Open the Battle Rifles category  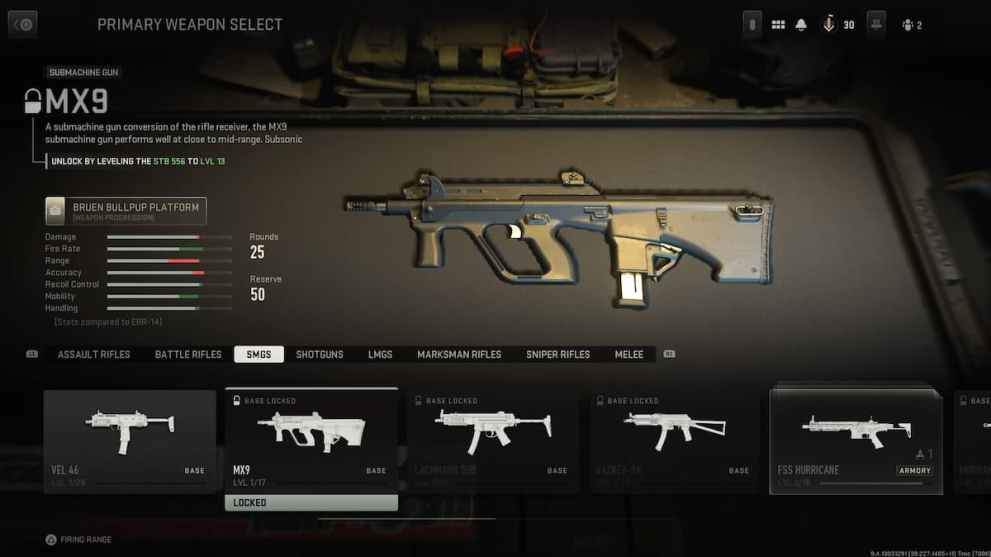[188, 355]
